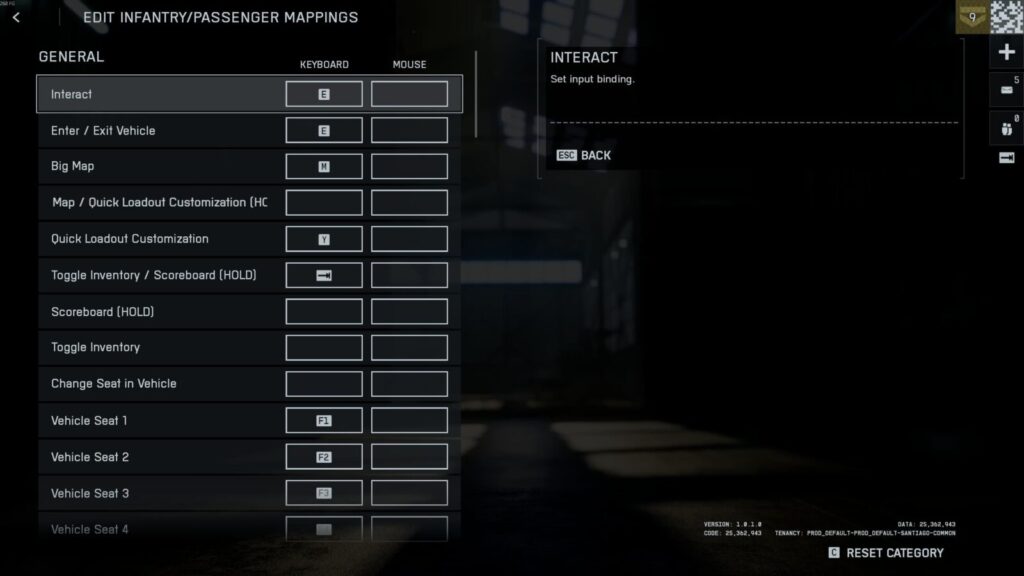
Task: Click the Back button in the Interact panel
Action: [584, 155]
